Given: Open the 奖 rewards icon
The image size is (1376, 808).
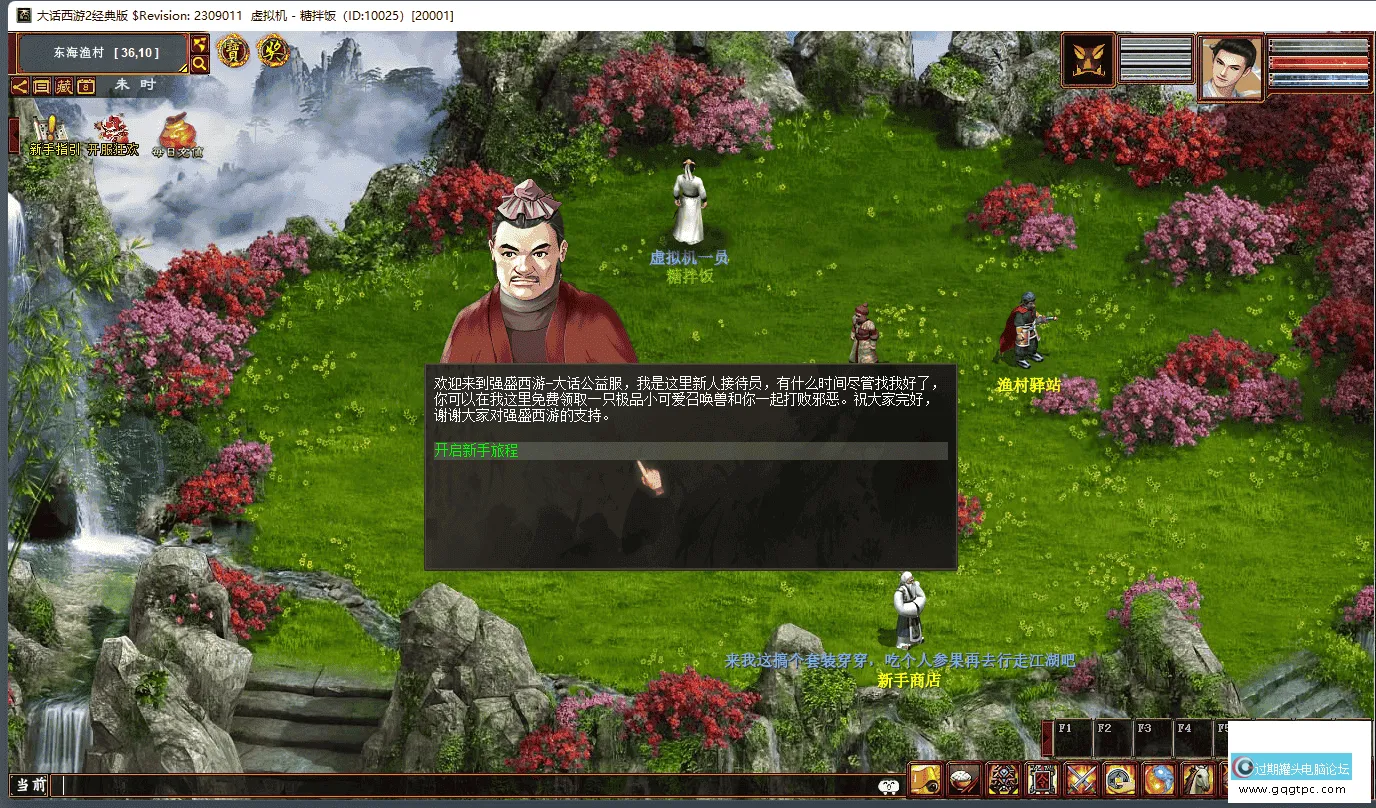Looking at the screenshot, I should click(x=273, y=52).
